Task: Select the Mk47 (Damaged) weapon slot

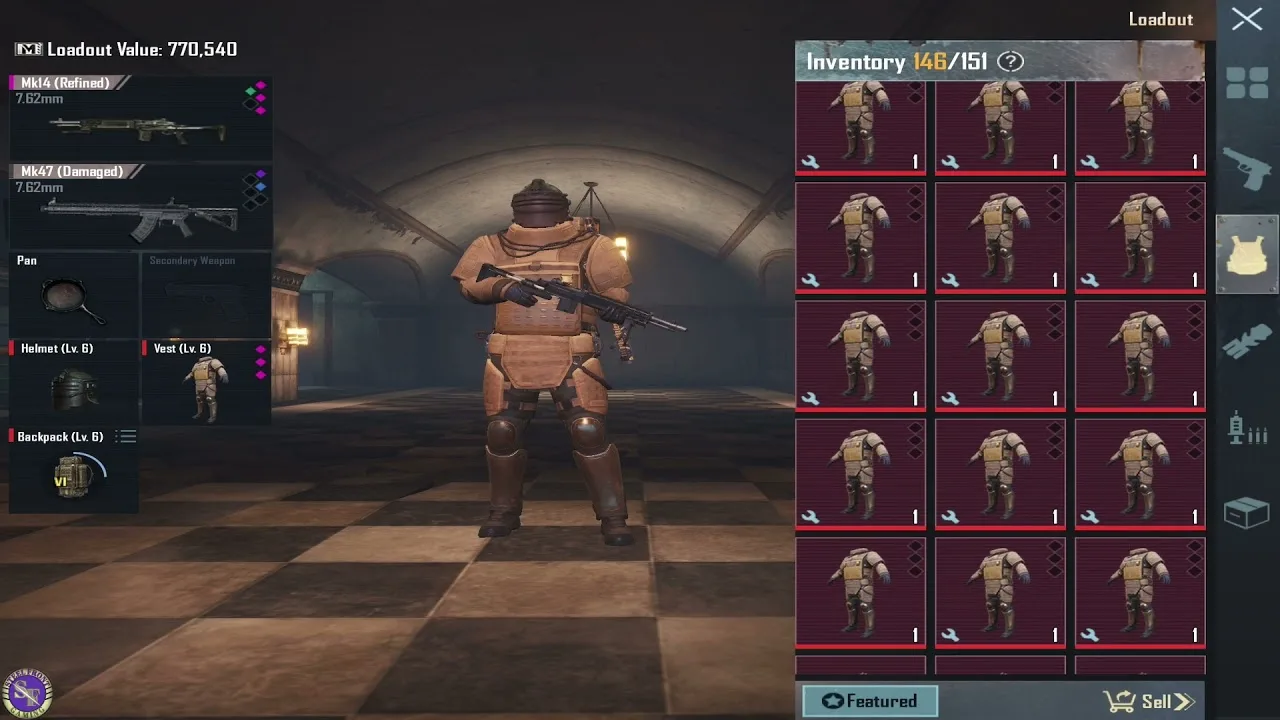Action: click(140, 207)
